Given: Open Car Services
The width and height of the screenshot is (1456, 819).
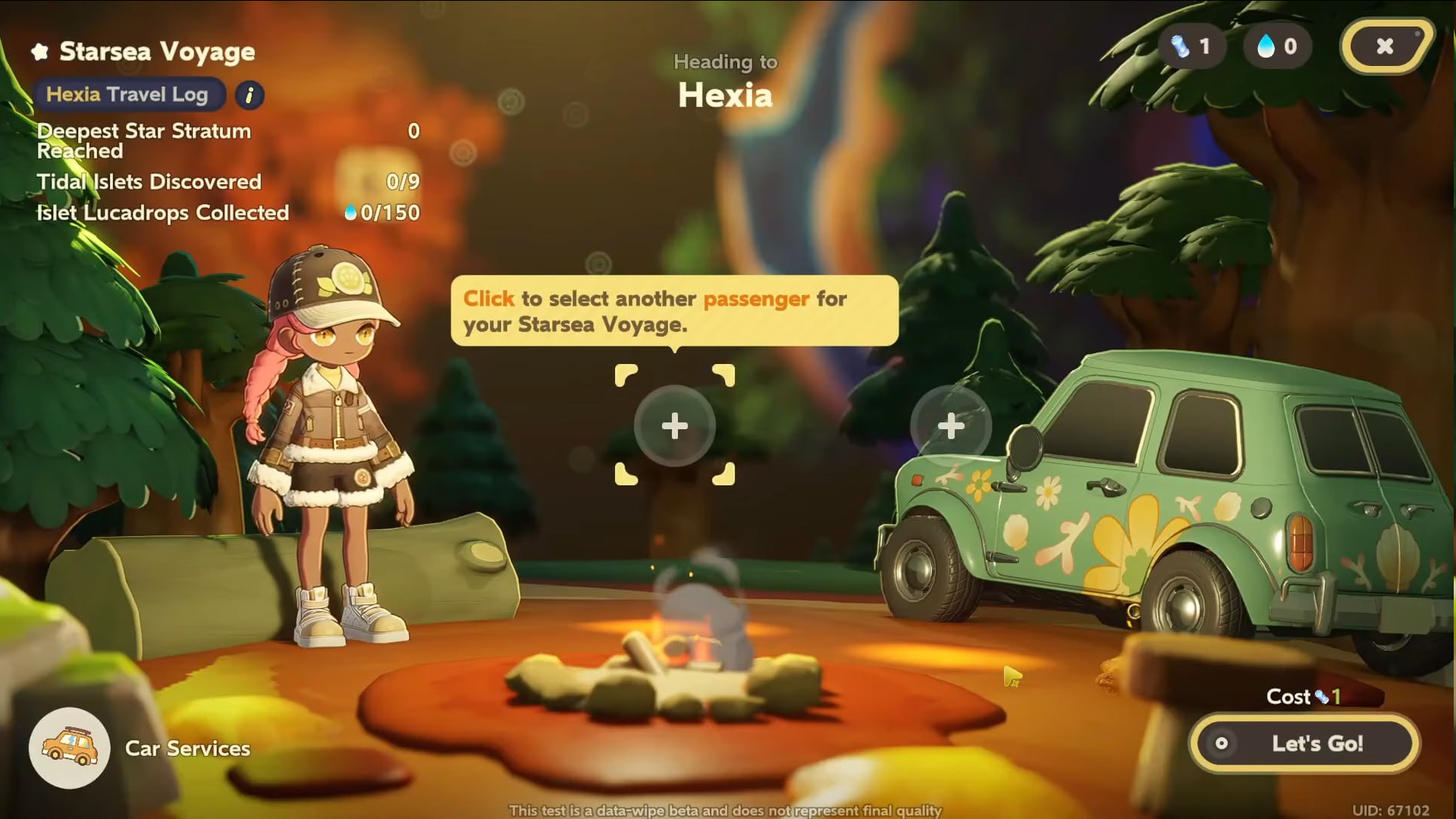Looking at the screenshot, I should point(70,748).
